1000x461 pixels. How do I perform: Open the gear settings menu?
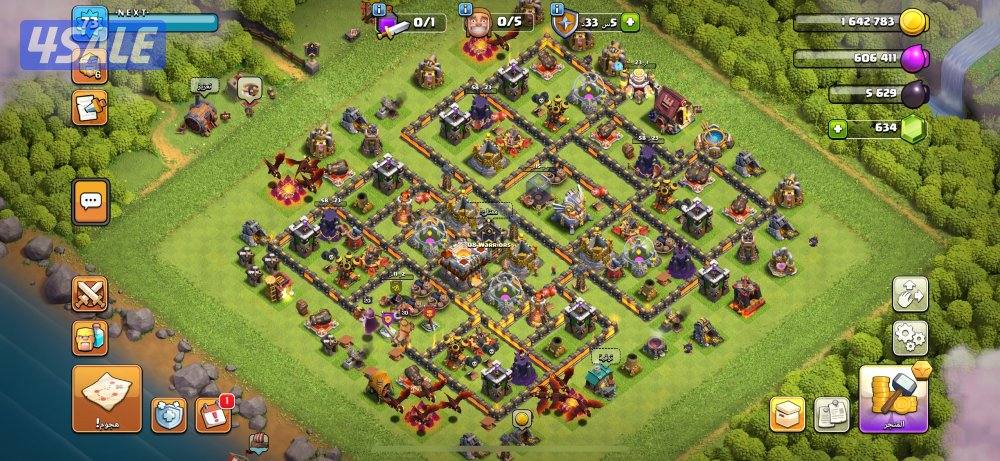pos(910,339)
